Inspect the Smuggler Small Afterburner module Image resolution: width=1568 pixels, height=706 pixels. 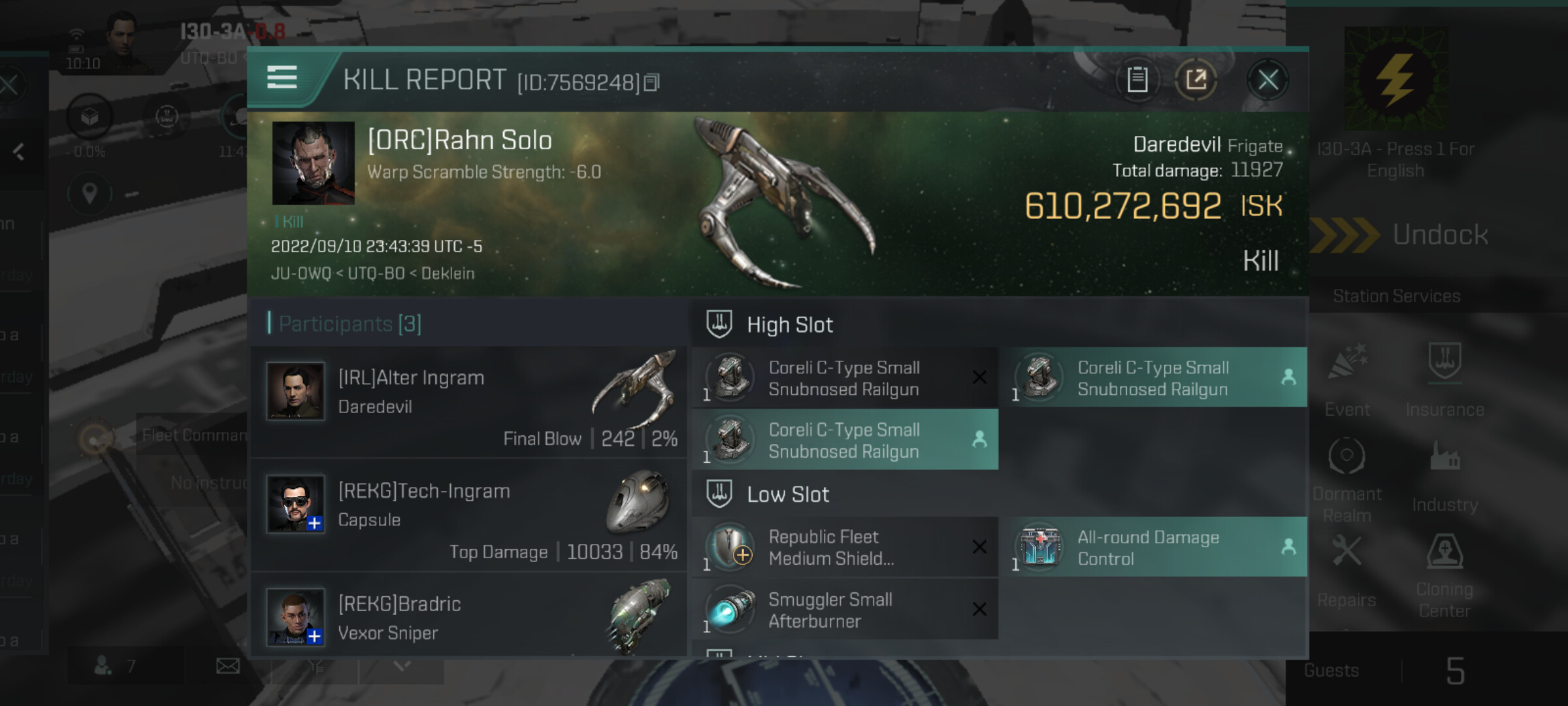tap(844, 610)
